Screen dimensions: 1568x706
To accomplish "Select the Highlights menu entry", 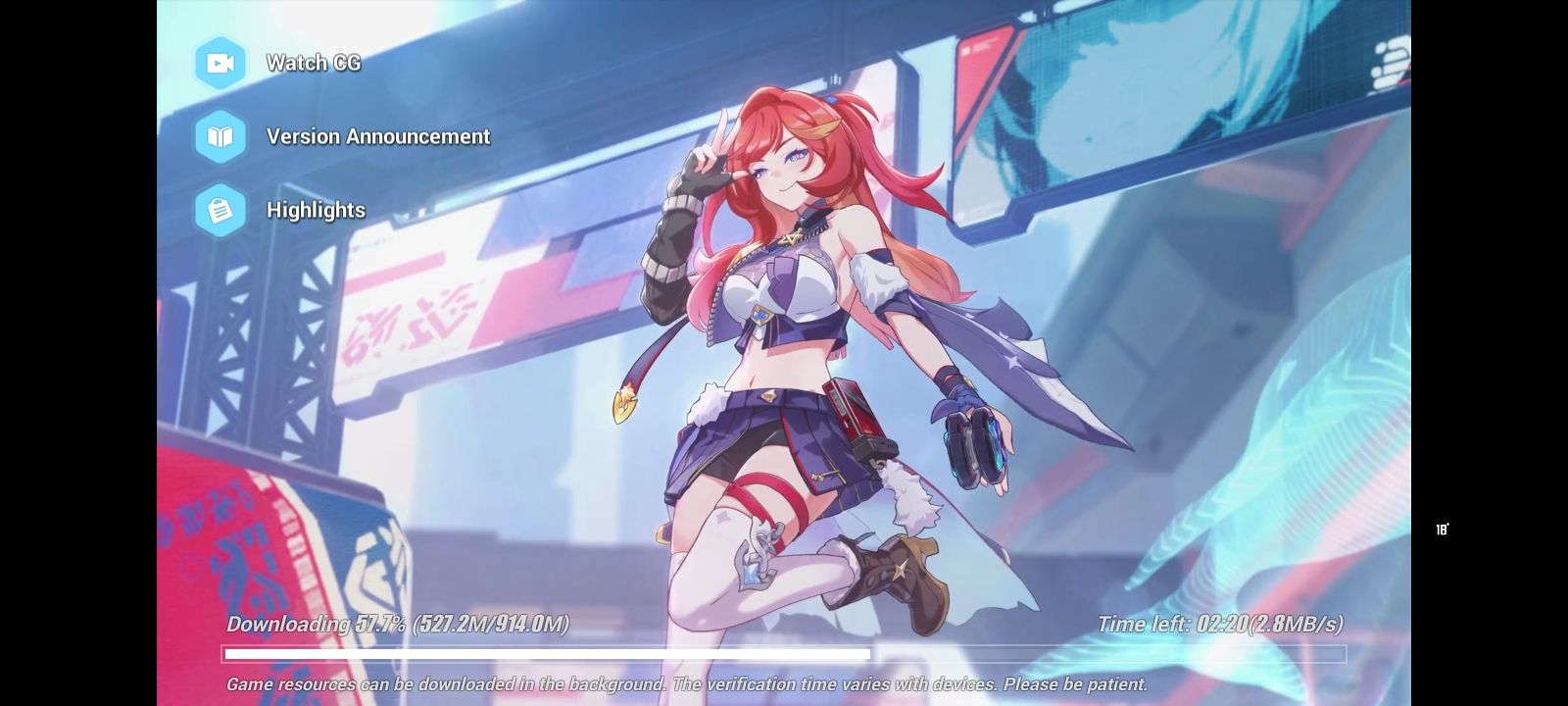I will [316, 210].
